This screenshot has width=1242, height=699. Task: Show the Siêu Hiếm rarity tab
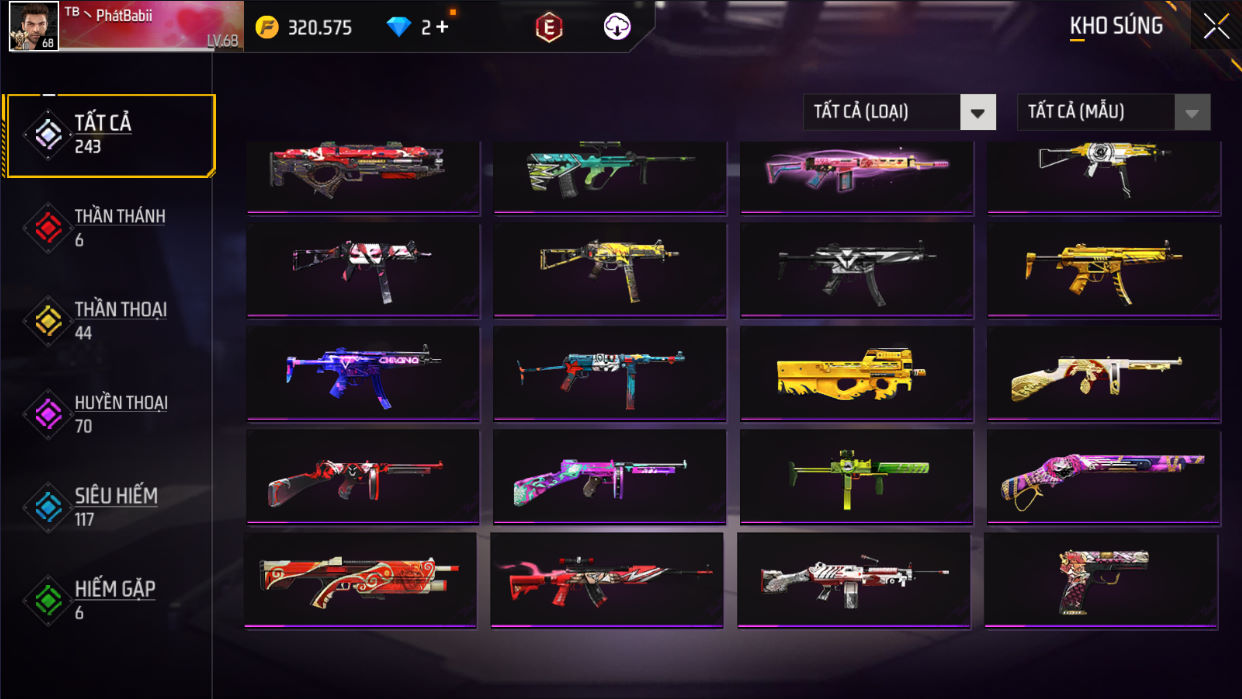tap(110, 506)
